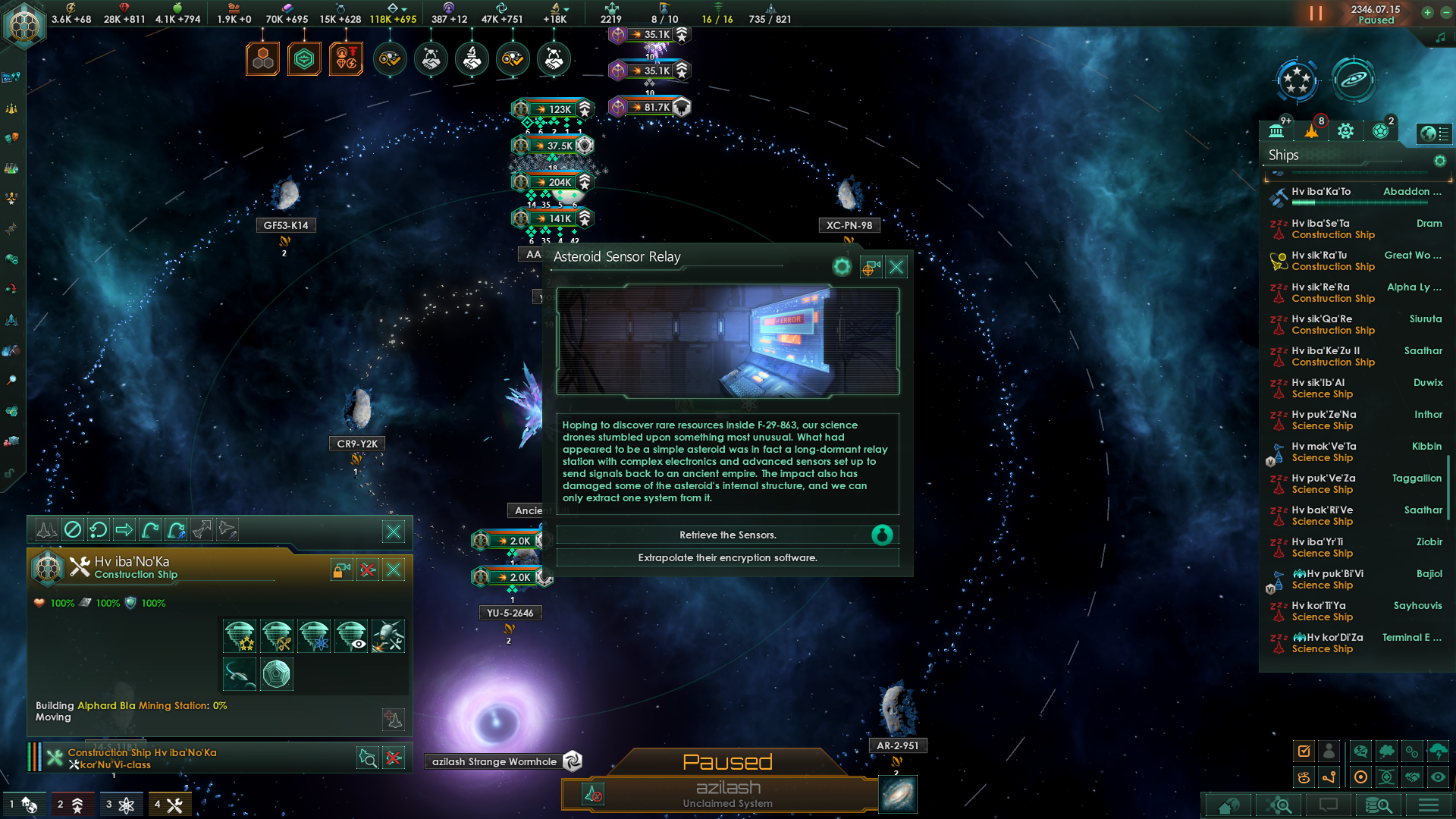This screenshot has width=1456, height=819.
Task: Select the mining station construction icon
Action: tap(277, 636)
